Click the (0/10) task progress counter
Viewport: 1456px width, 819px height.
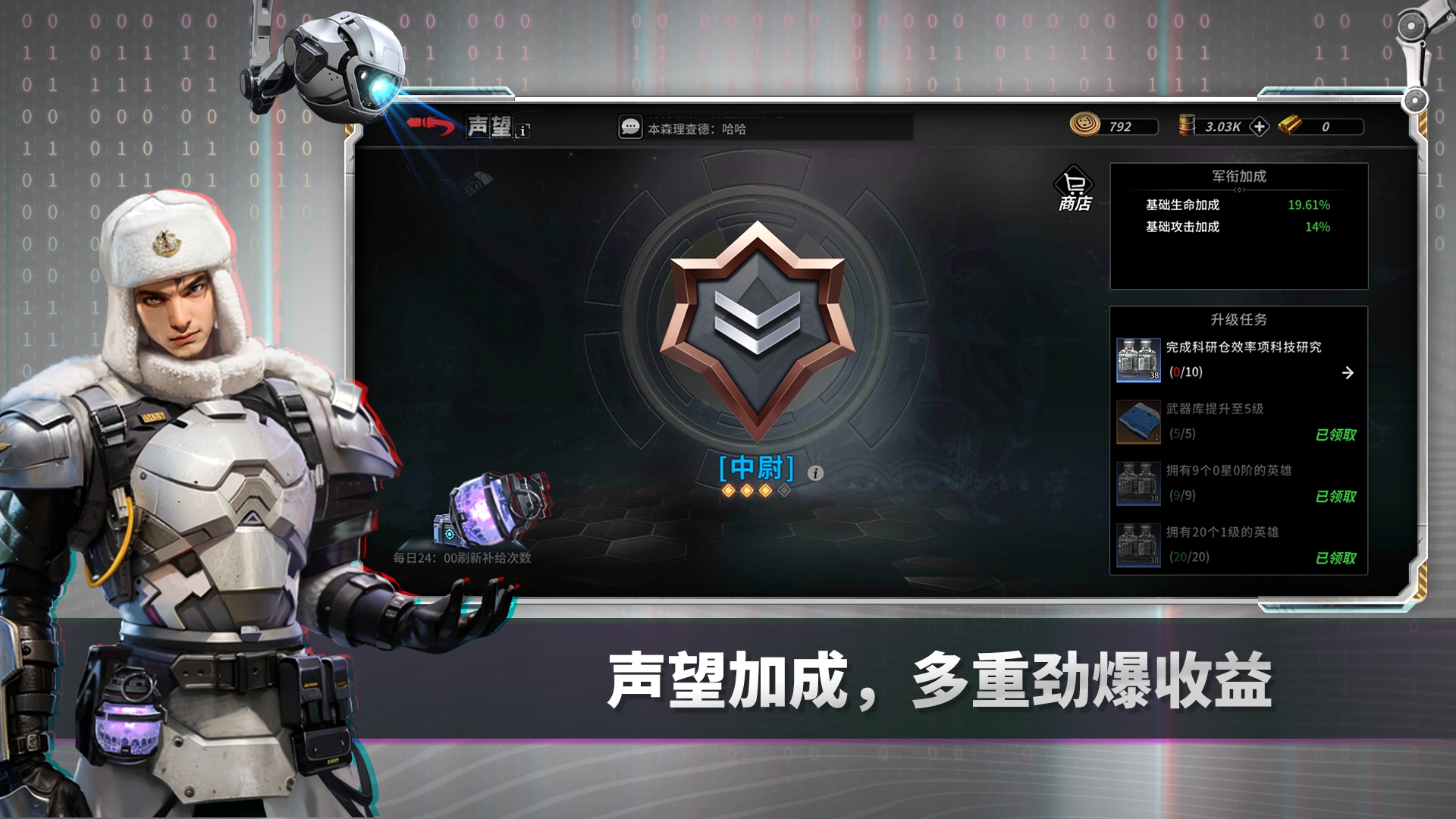click(x=1187, y=372)
